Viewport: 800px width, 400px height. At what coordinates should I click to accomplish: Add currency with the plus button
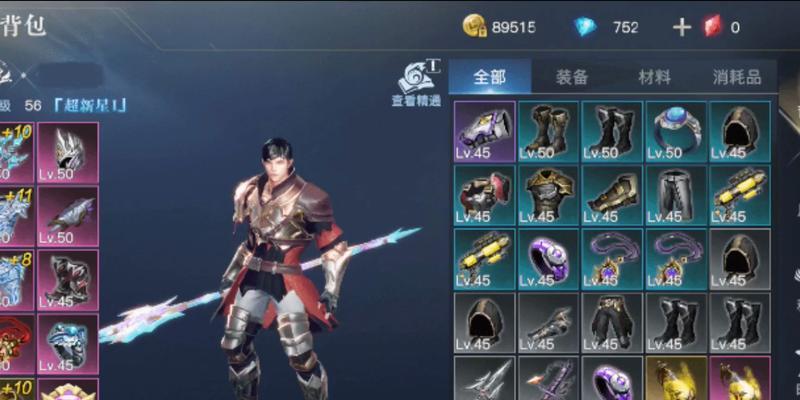click(682, 27)
